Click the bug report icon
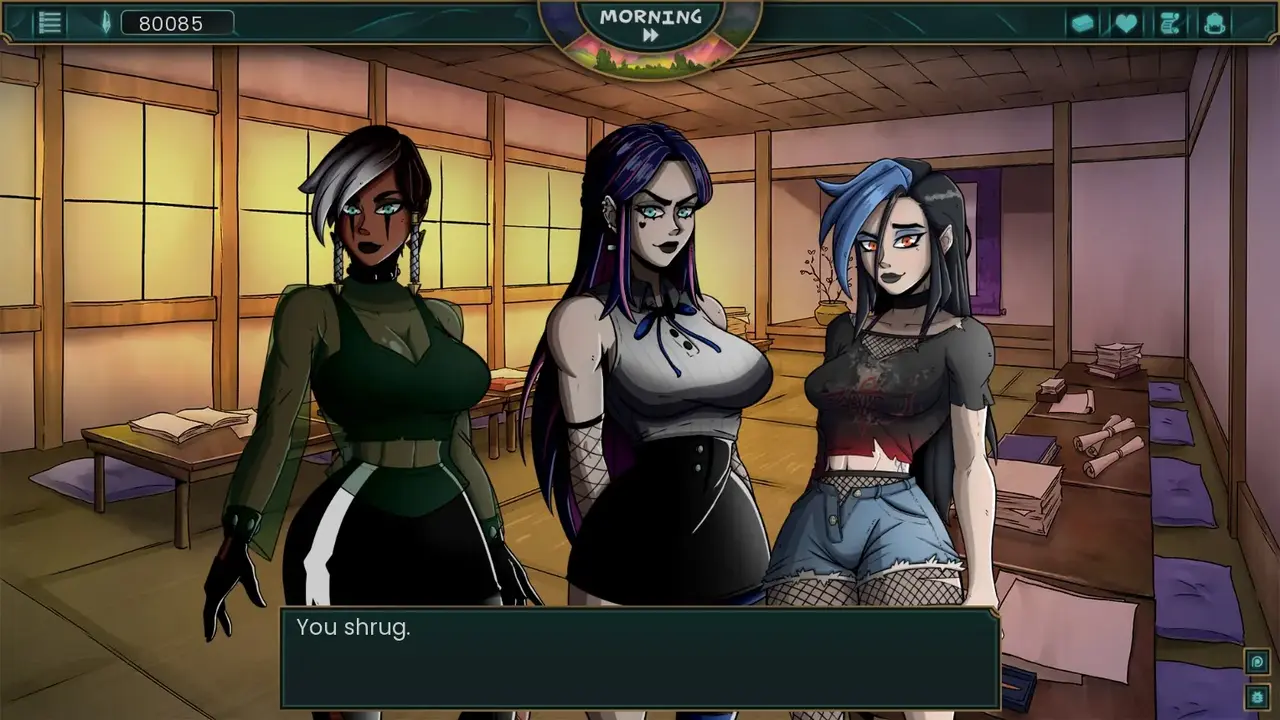The height and width of the screenshot is (720, 1280). coord(1257,695)
